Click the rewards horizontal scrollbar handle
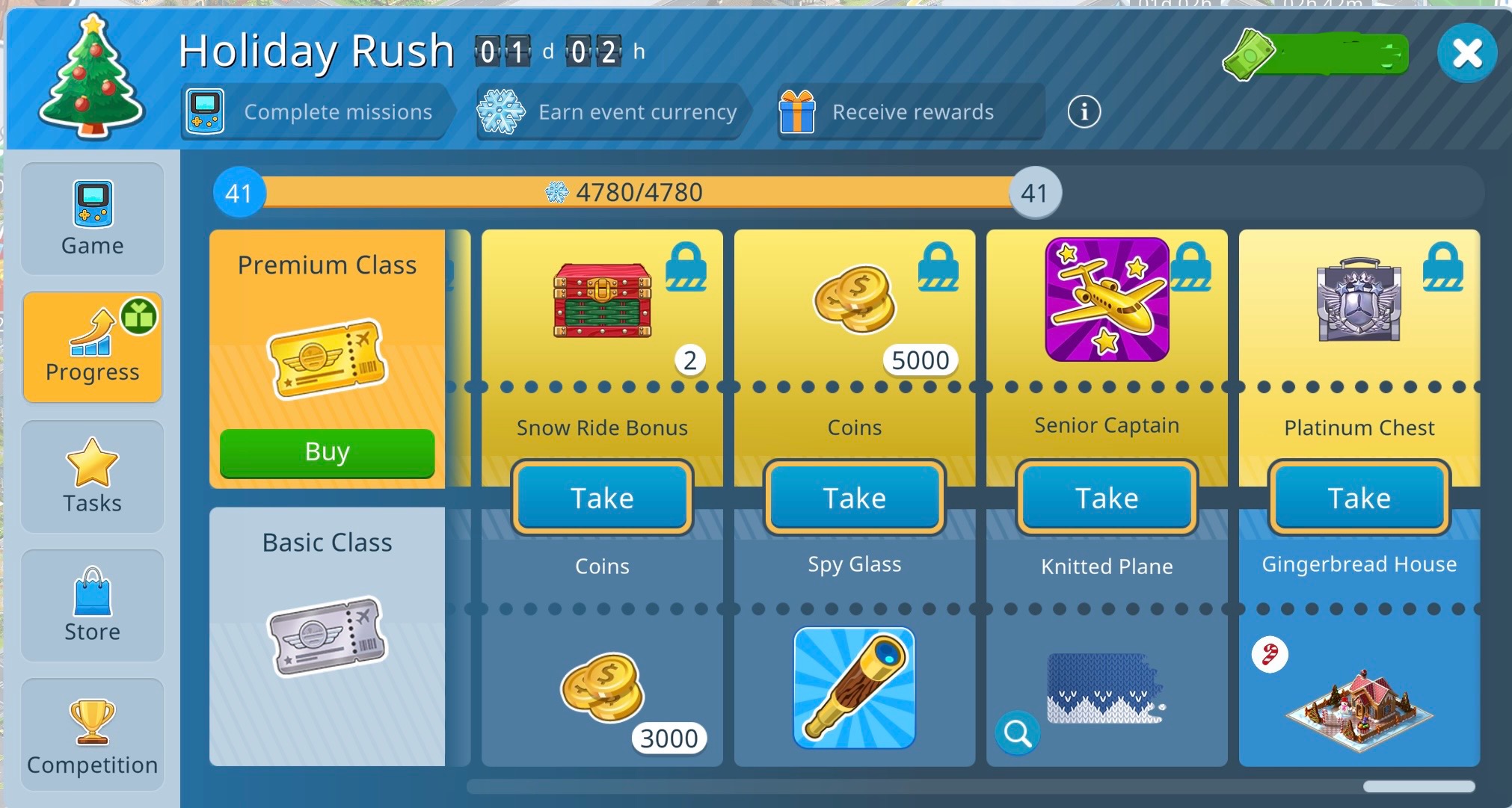Image resolution: width=1512 pixels, height=808 pixels. click(x=1419, y=786)
